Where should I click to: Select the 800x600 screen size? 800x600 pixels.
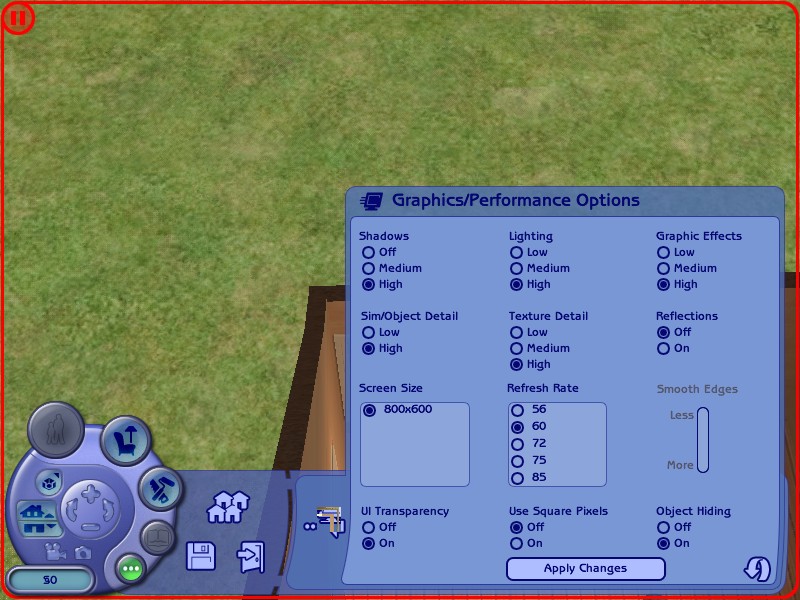[x=370, y=410]
